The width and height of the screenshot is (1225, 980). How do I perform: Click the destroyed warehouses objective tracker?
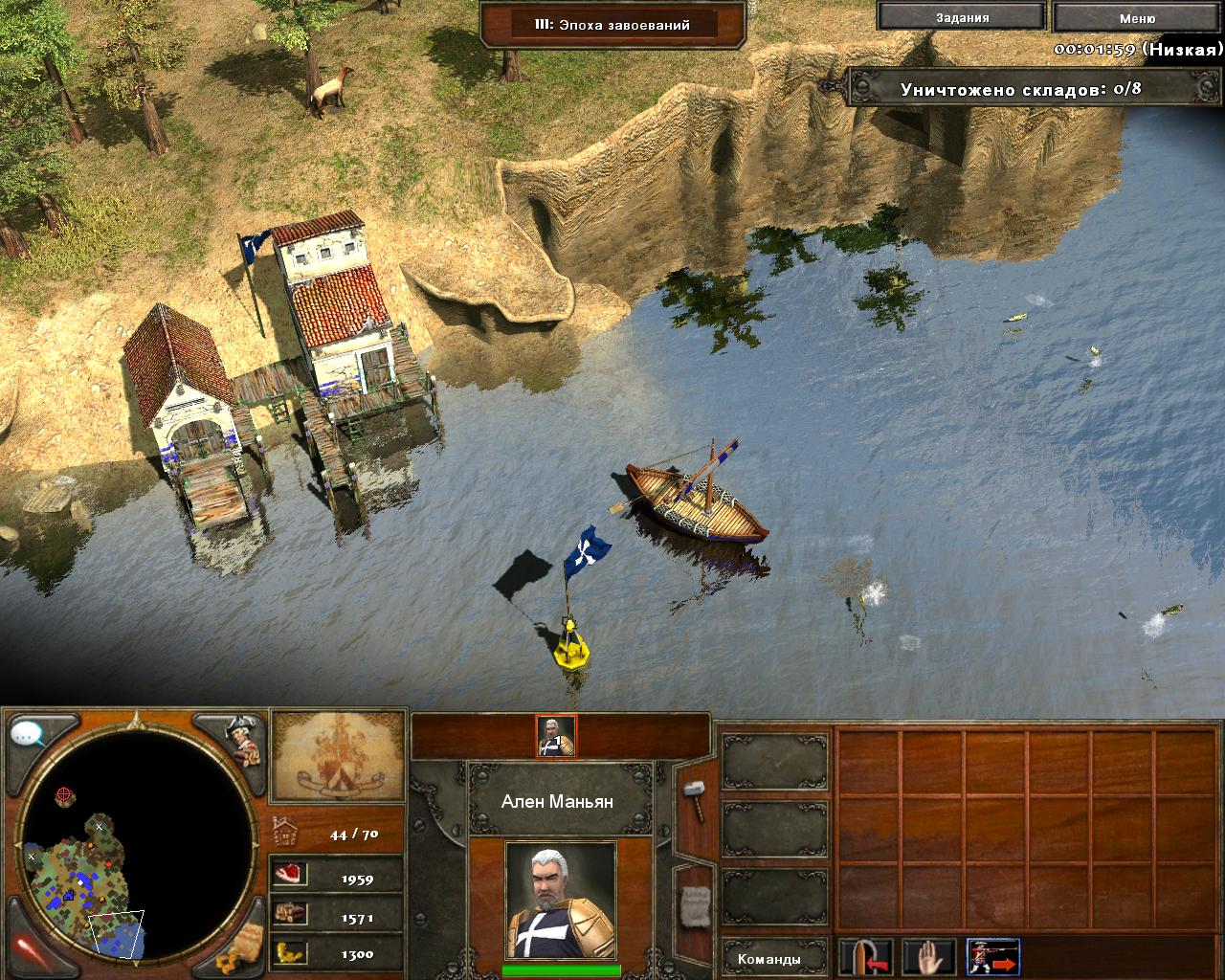point(1019,89)
